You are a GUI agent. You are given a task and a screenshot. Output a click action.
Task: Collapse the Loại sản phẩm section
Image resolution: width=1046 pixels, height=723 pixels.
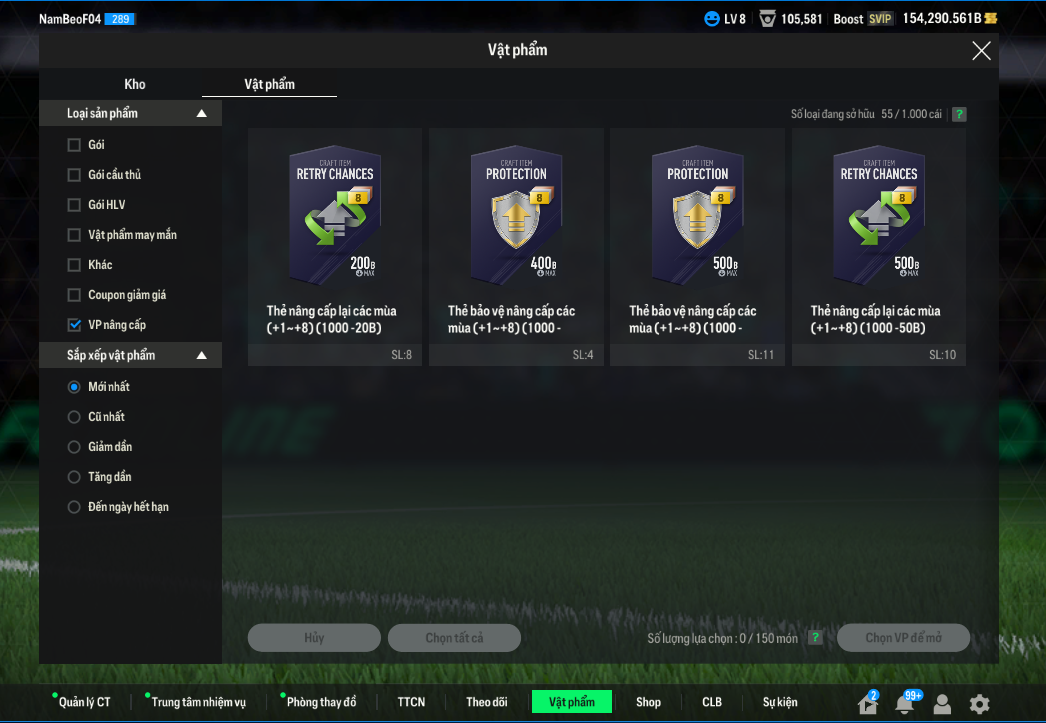pos(201,114)
